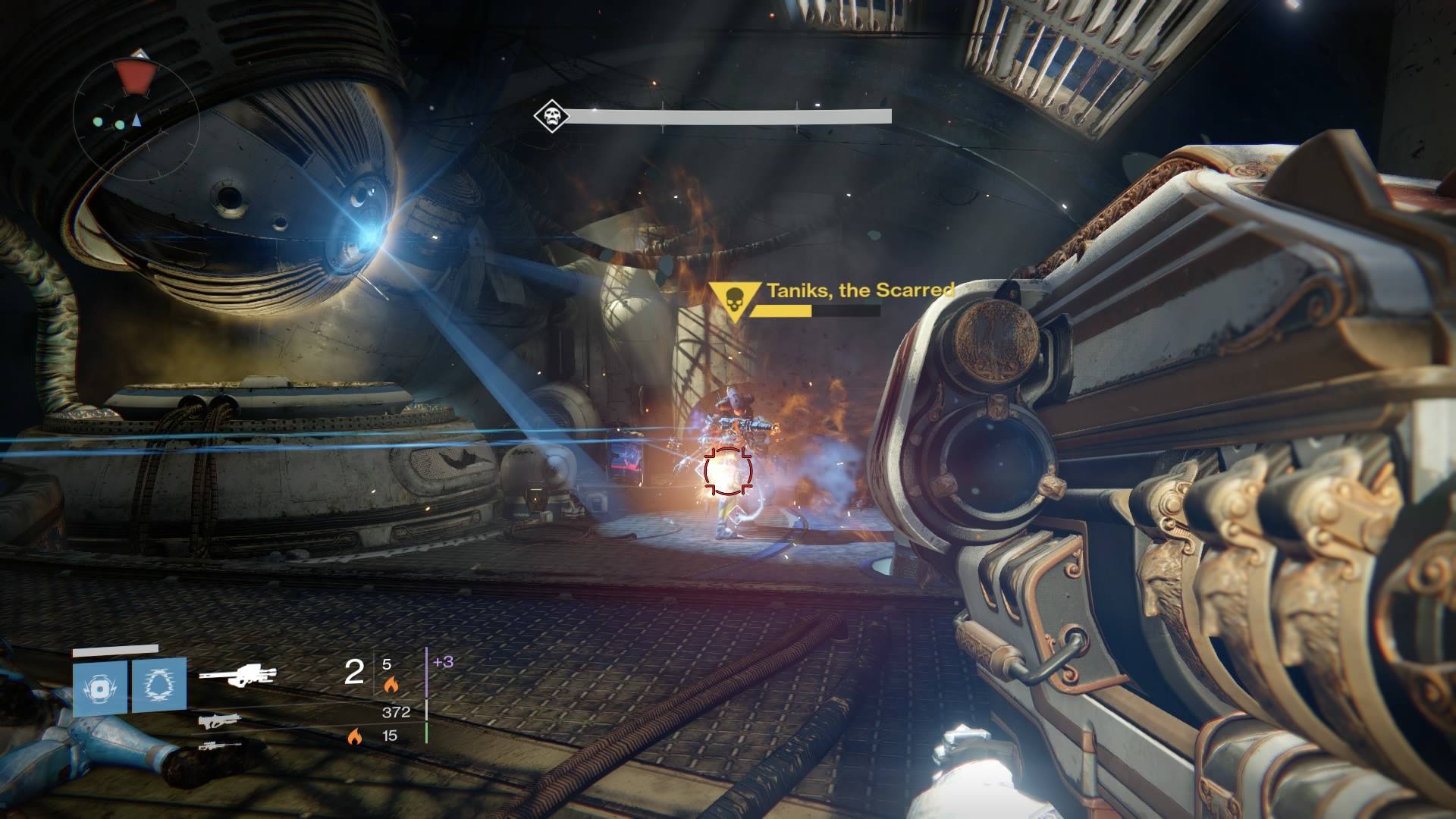Screen dimensions: 1456x819
Task: Click the radar in the corner
Action: (x=136, y=115)
